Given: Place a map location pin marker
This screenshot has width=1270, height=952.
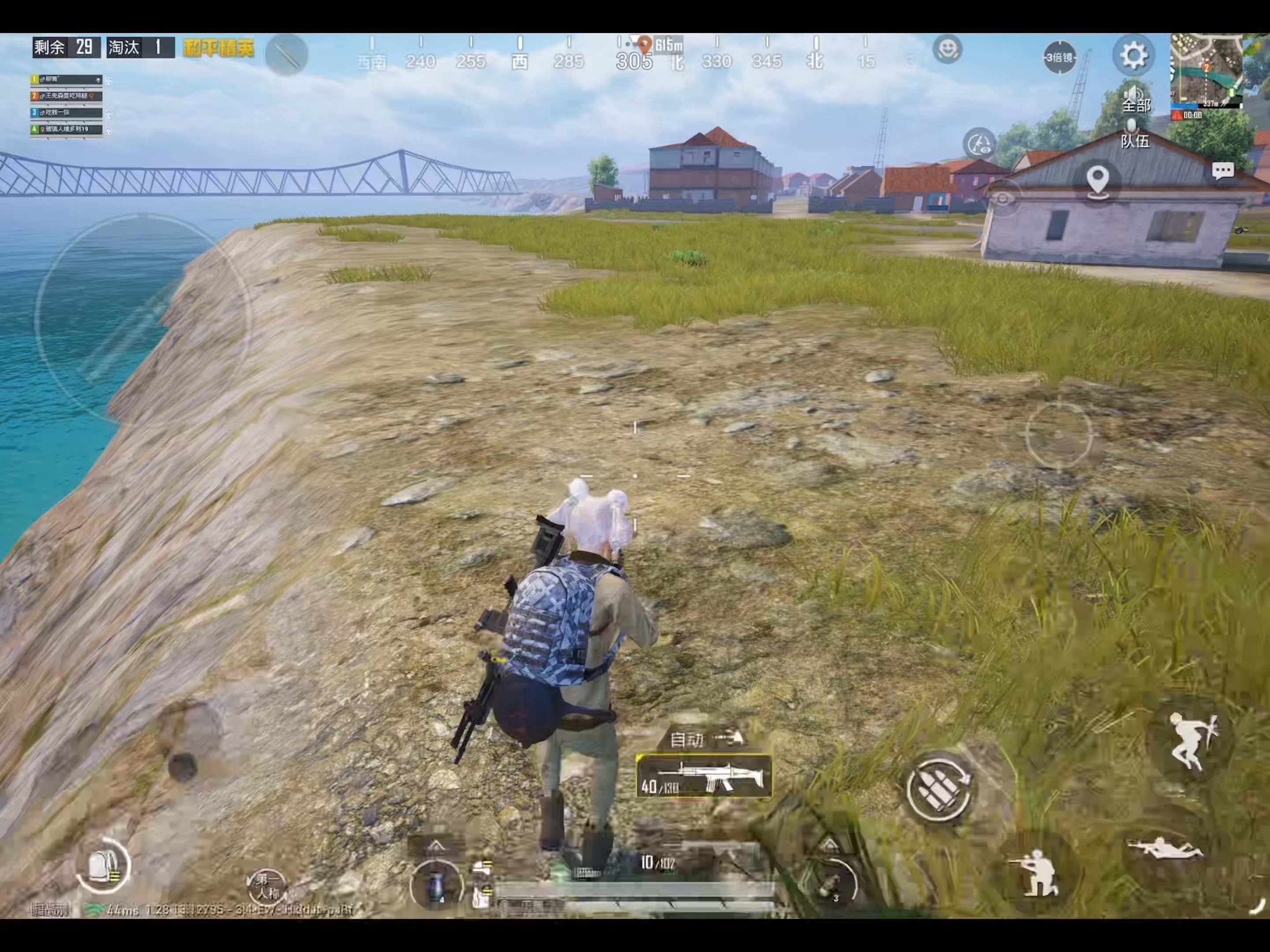Looking at the screenshot, I should click(x=1097, y=180).
